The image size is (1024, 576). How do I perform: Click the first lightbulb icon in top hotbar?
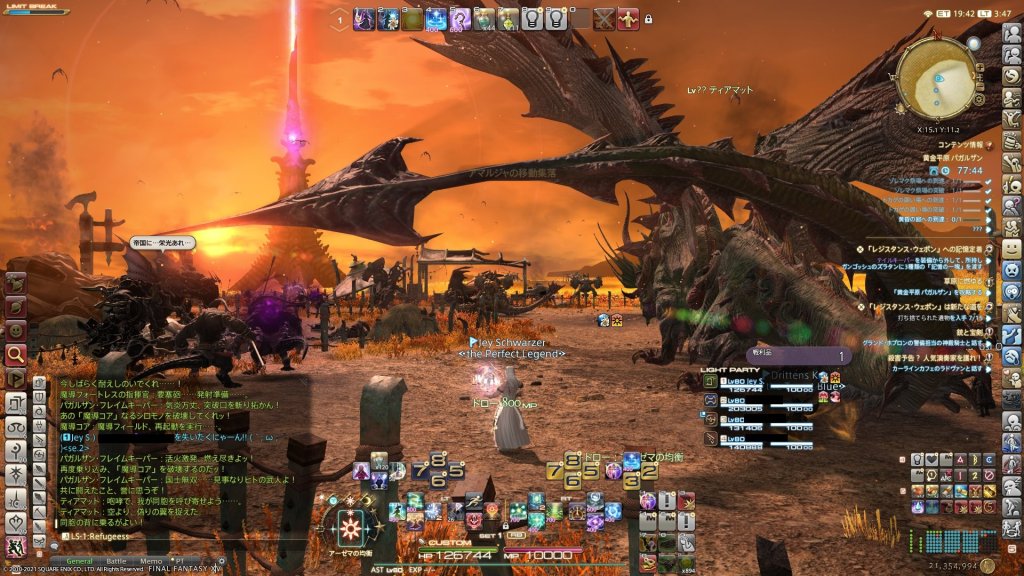tap(531, 18)
